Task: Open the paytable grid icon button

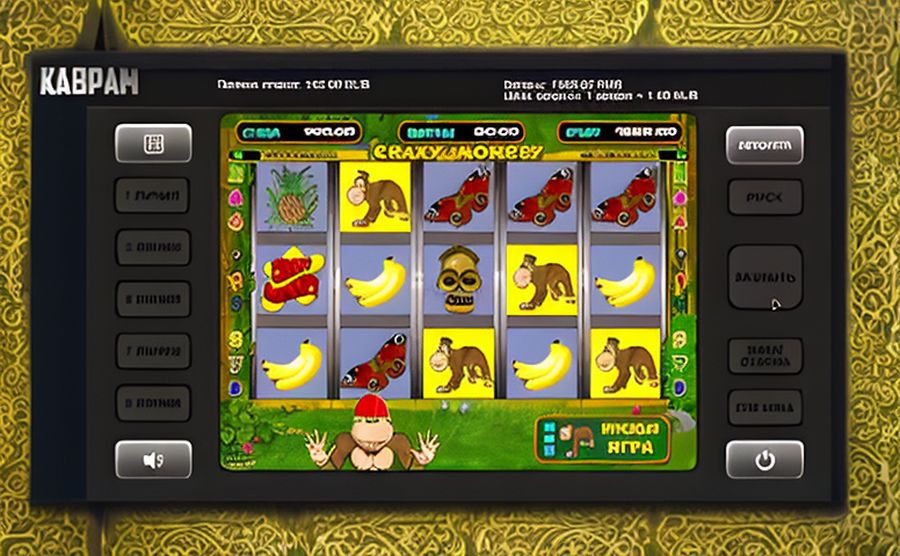Action: point(153,143)
